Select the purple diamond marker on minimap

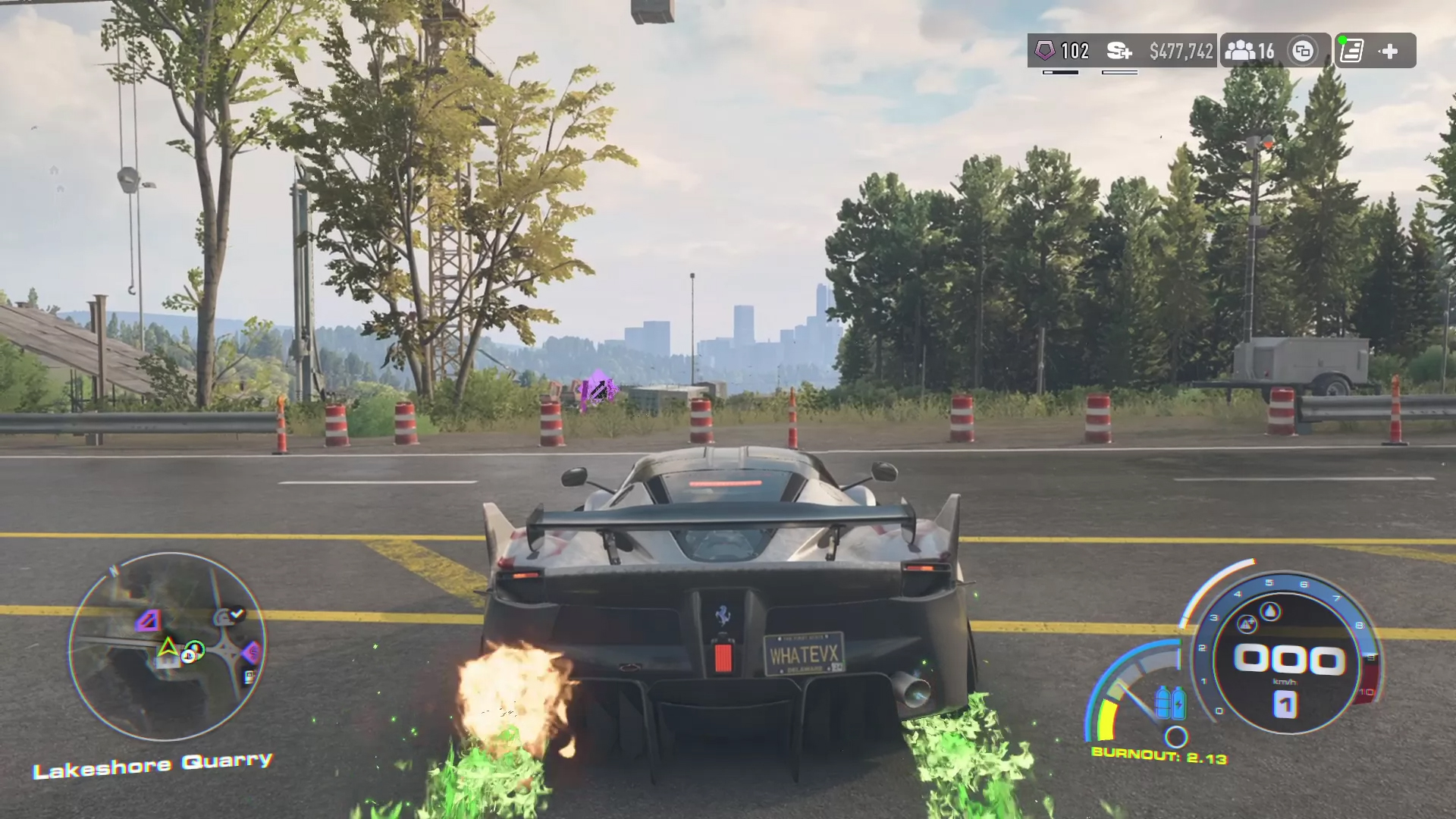click(x=251, y=651)
